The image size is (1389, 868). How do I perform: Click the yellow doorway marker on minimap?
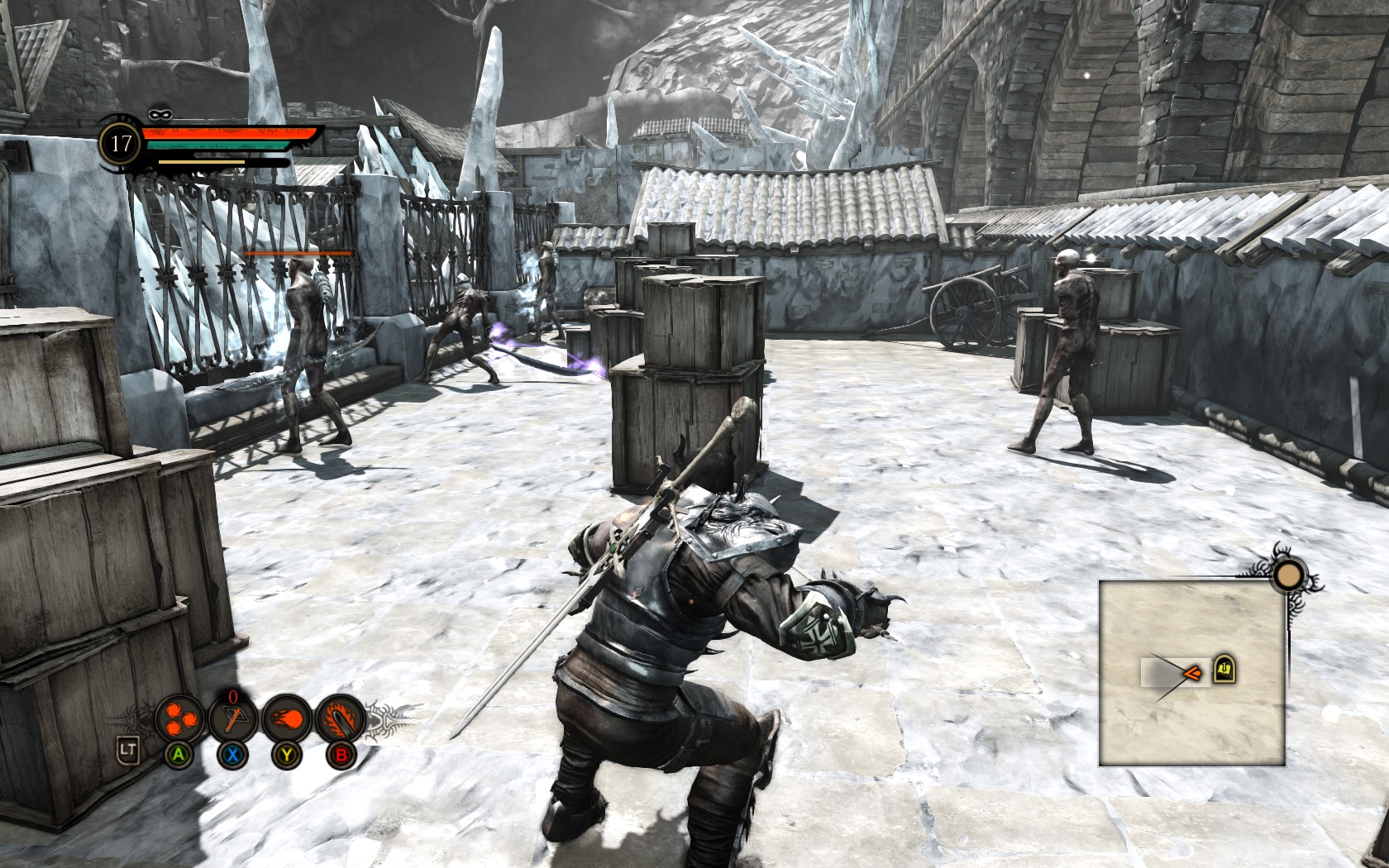pos(1224,669)
